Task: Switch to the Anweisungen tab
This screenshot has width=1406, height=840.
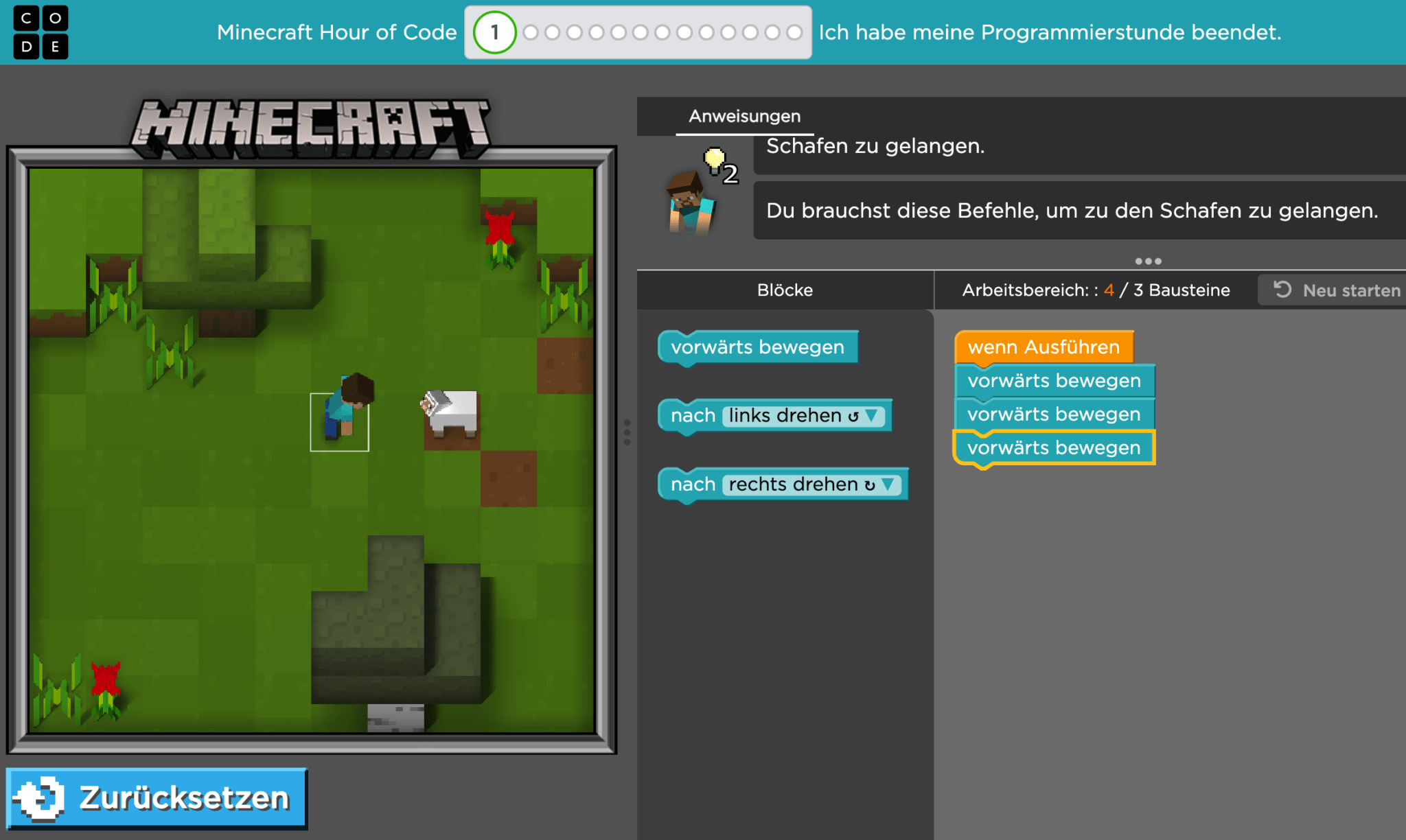Action: click(x=744, y=116)
